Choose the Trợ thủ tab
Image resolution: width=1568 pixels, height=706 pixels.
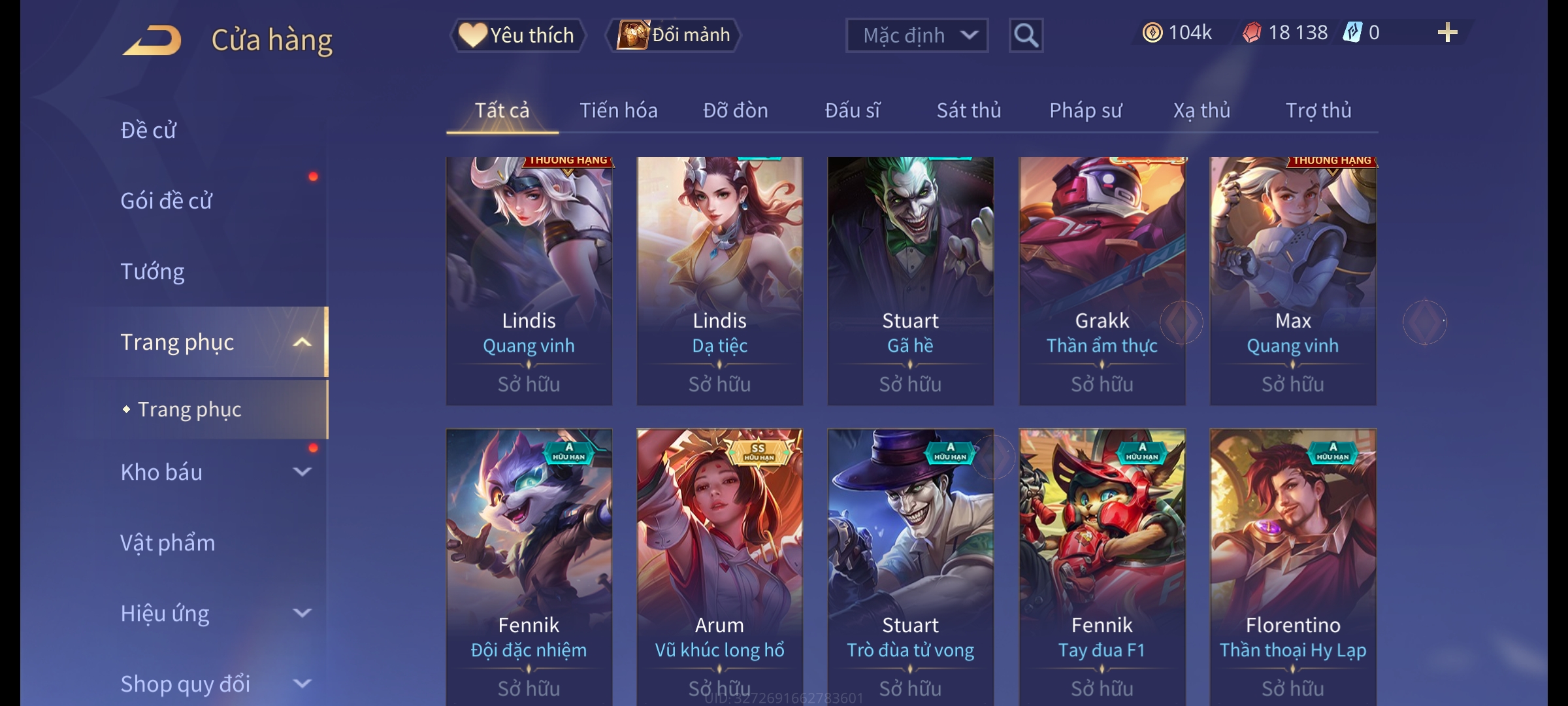click(x=1318, y=110)
